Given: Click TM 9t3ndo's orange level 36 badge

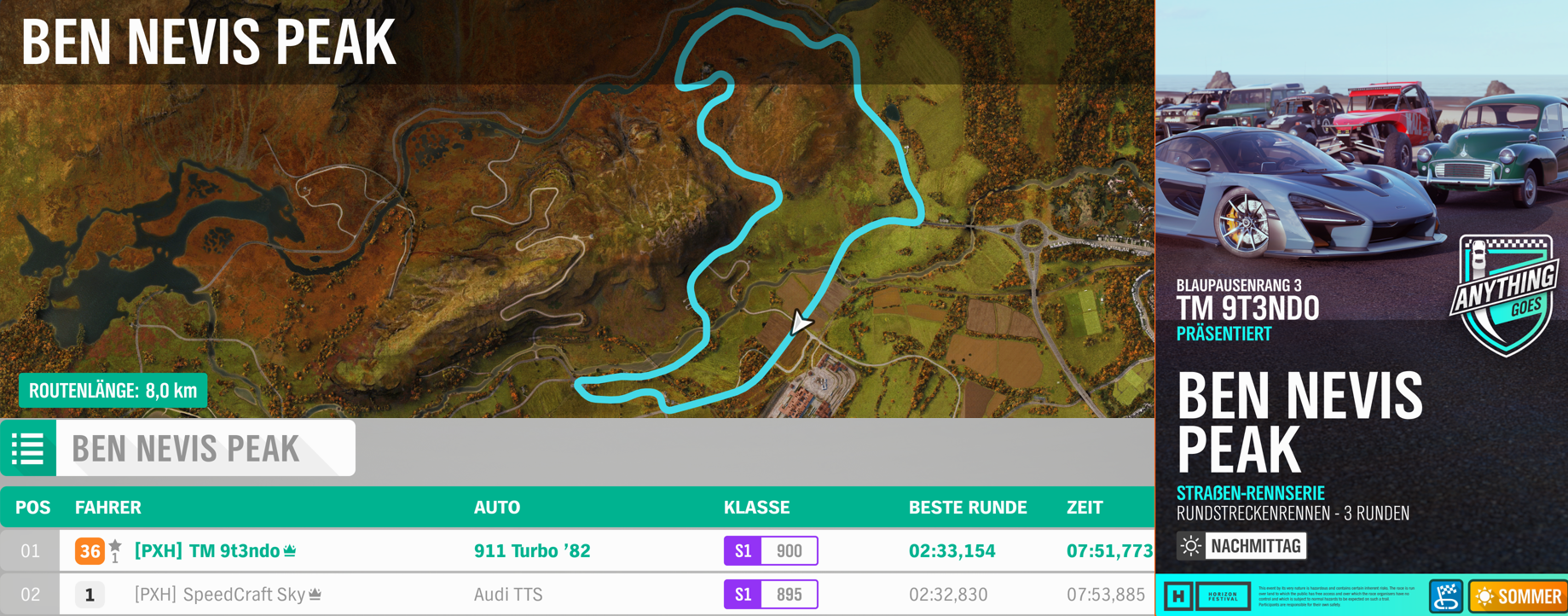Looking at the screenshot, I should pyautogui.click(x=90, y=550).
